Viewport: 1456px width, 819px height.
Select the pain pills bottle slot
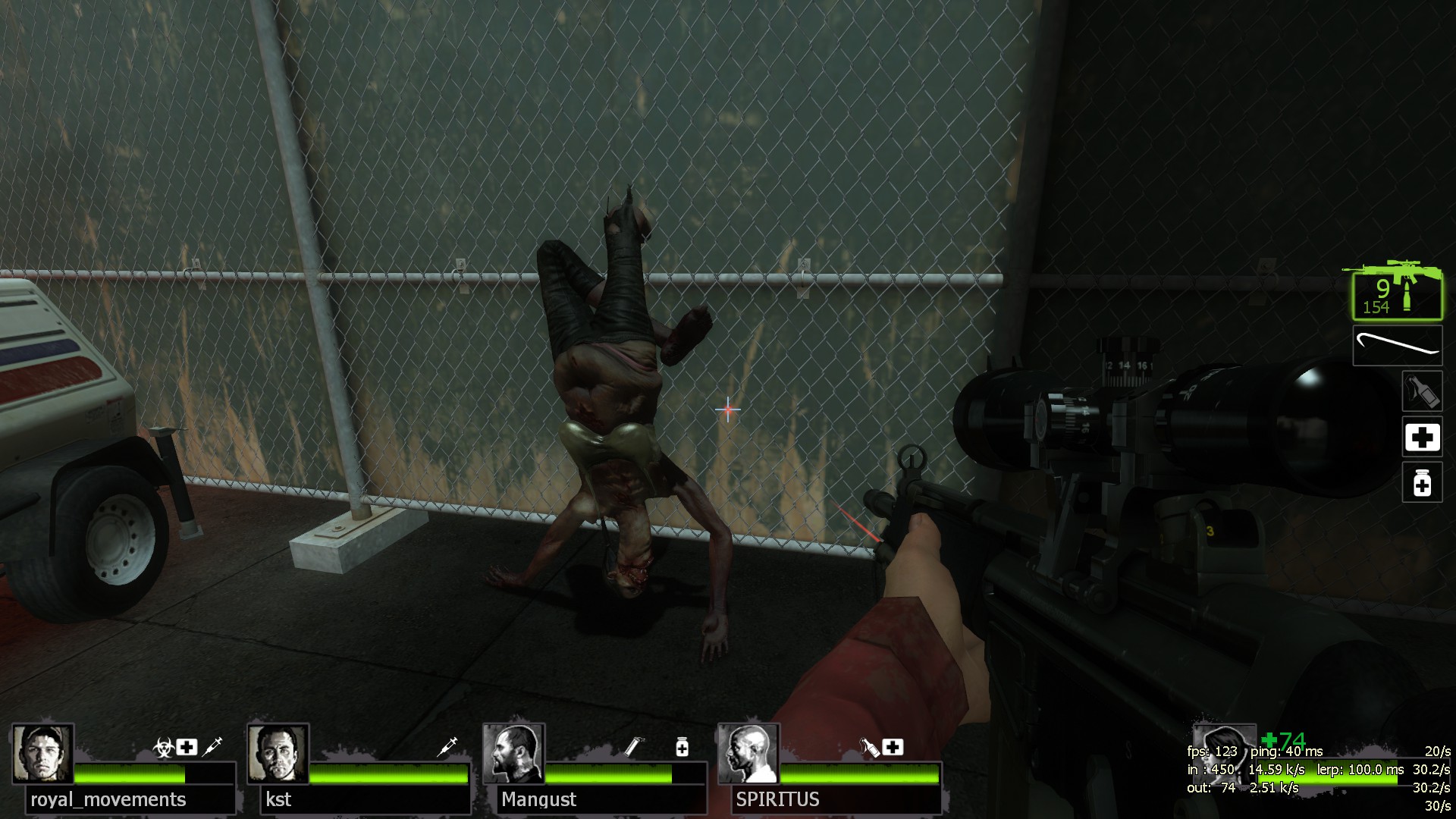[x=1422, y=483]
